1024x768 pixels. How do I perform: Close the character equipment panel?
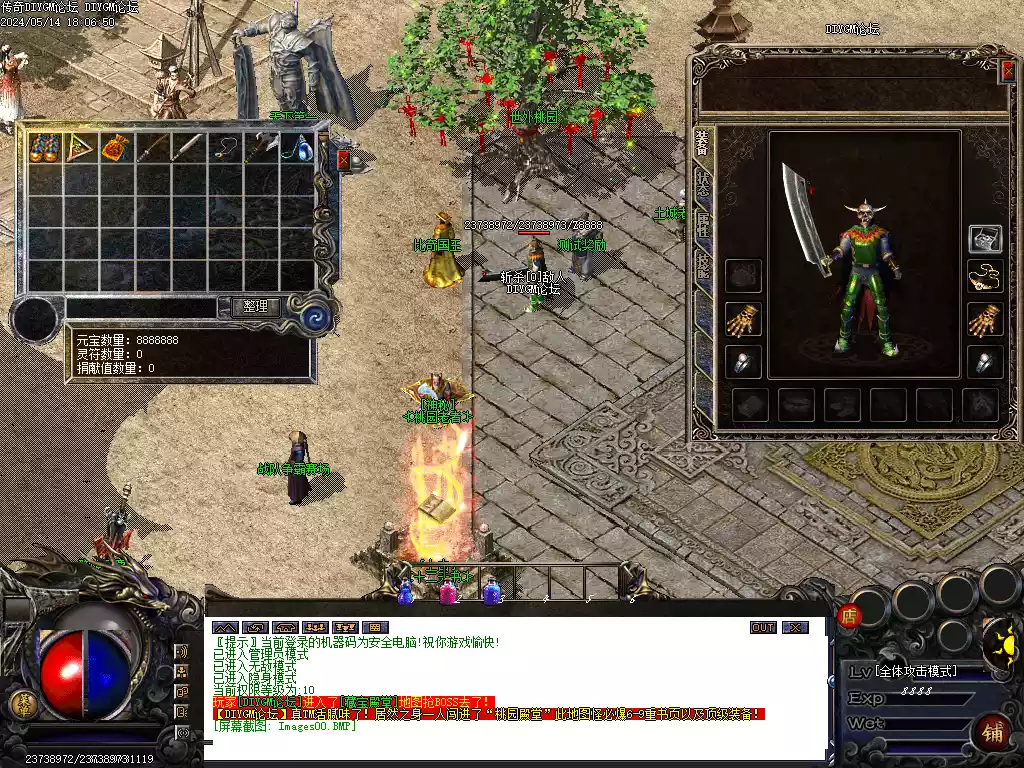click(x=1008, y=70)
